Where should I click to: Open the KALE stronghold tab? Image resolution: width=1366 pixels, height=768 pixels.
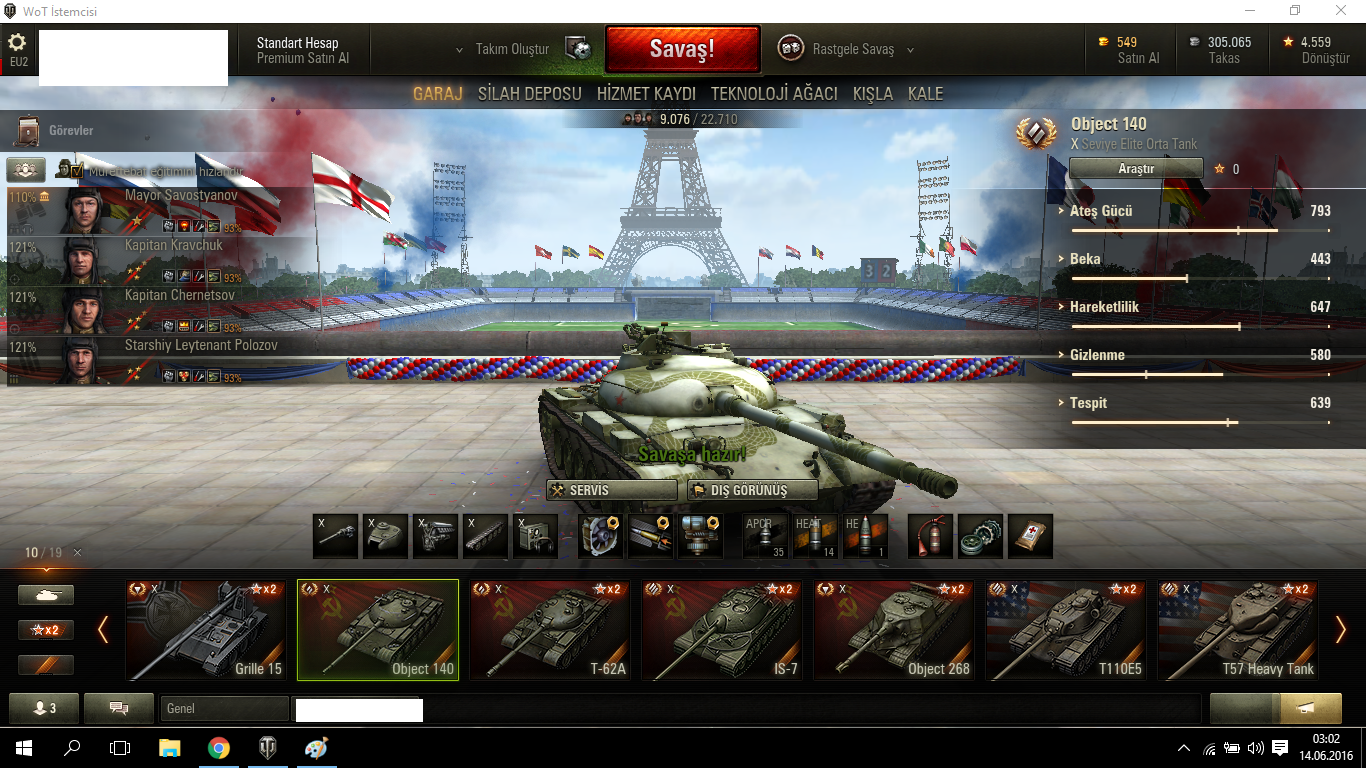point(925,94)
